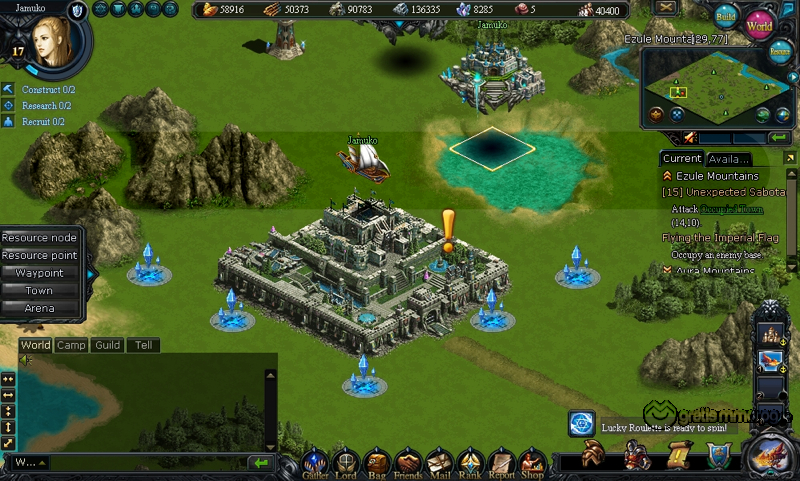Screen dimensions: 800x481
Task: Select the Available quests tab
Action: (729, 158)
